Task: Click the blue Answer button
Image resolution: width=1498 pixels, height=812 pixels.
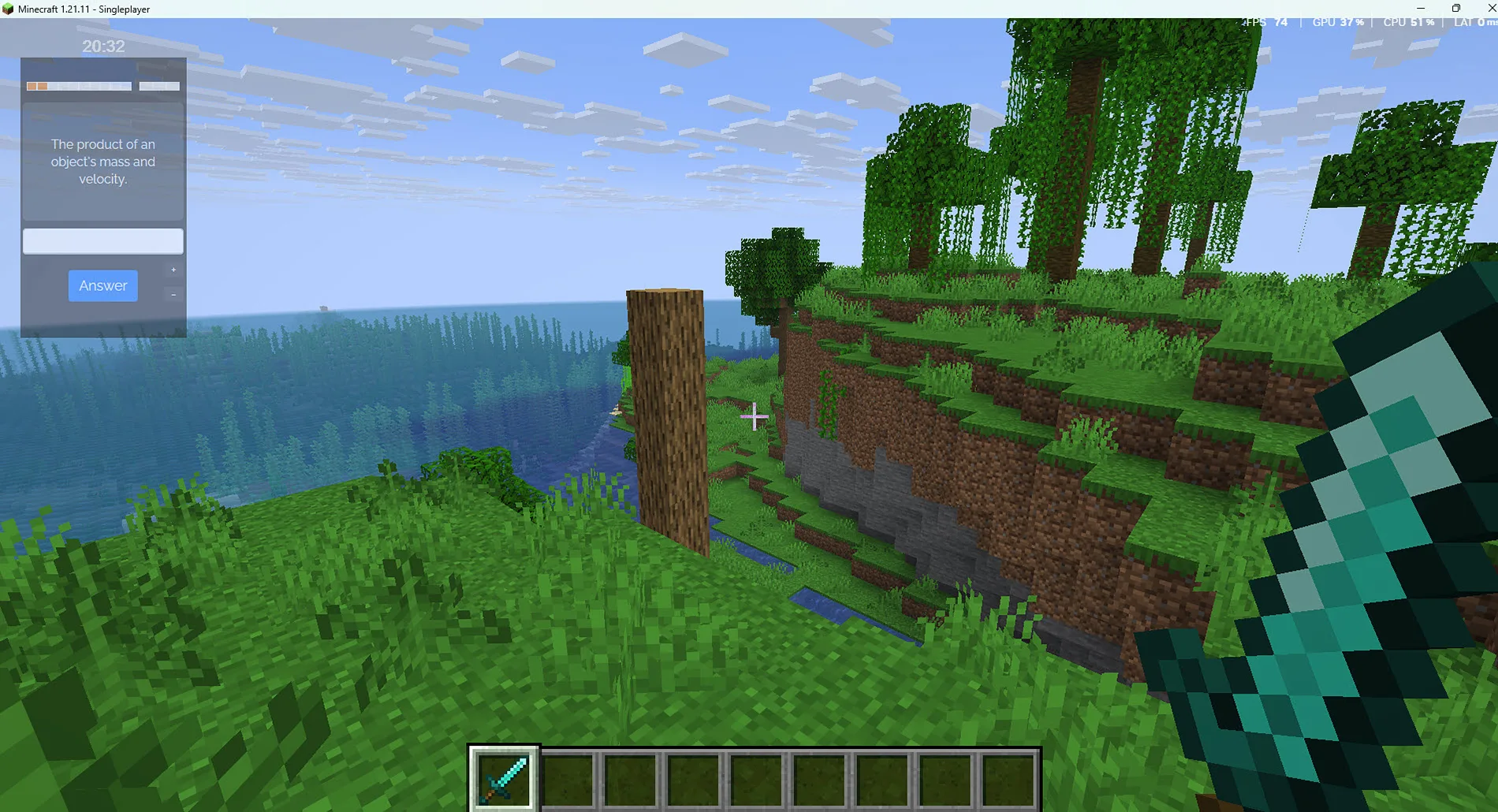Action: tap(102, 285)
